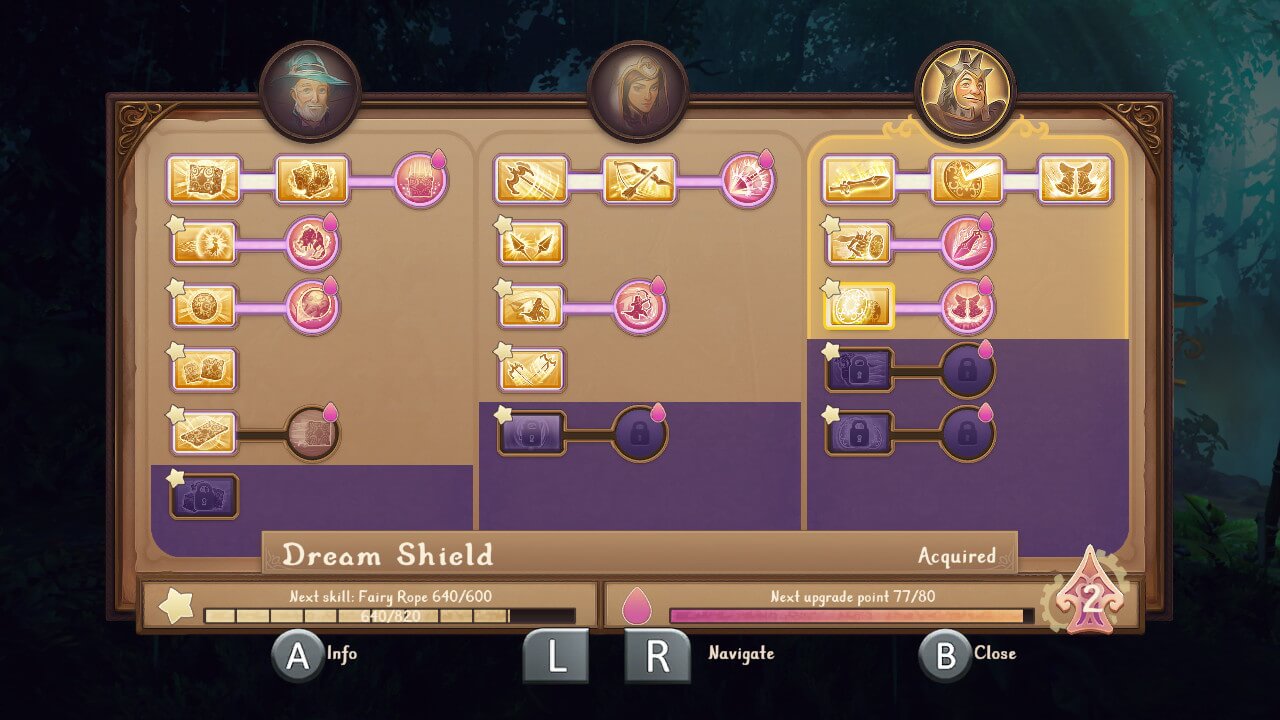Pick the knight's stomp boots skill

point(1075,180)
